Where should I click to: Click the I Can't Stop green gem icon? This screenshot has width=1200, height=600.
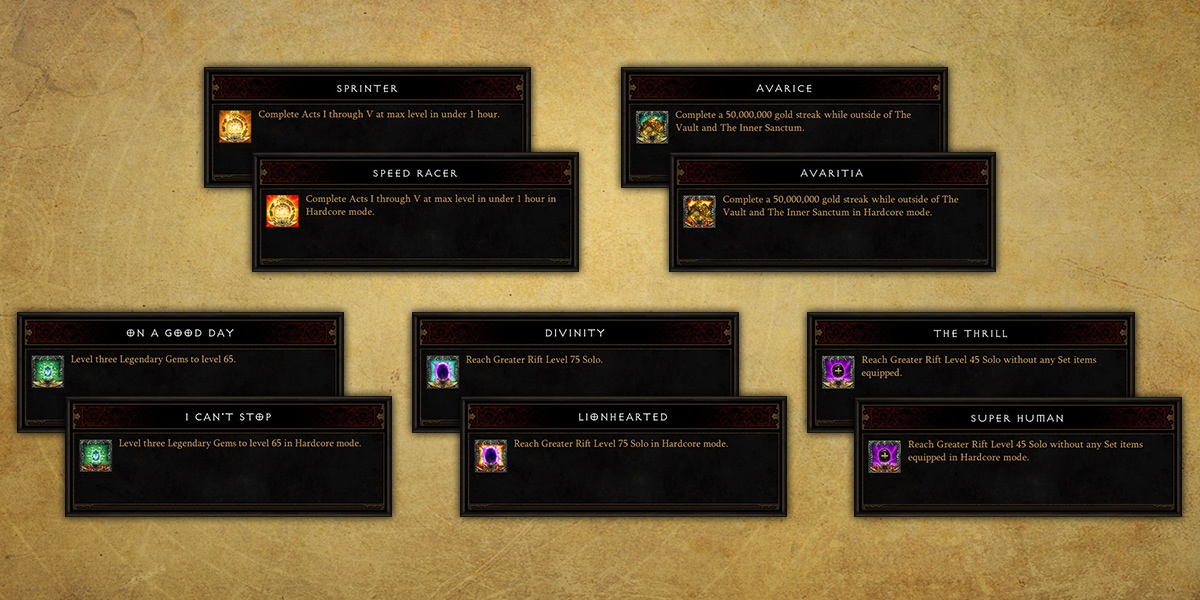point(96,455)
